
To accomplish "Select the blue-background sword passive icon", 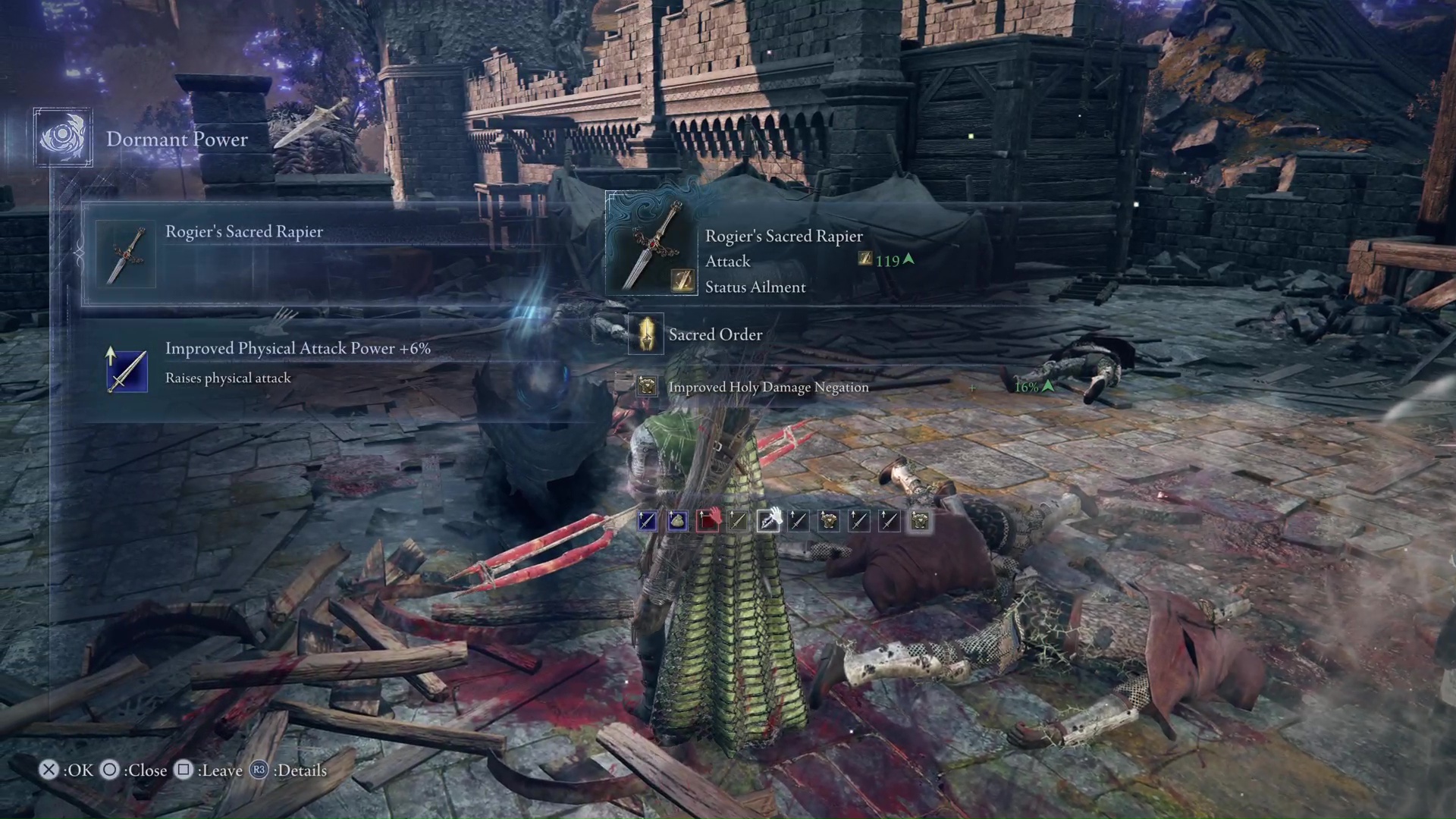I will point(647,521).
